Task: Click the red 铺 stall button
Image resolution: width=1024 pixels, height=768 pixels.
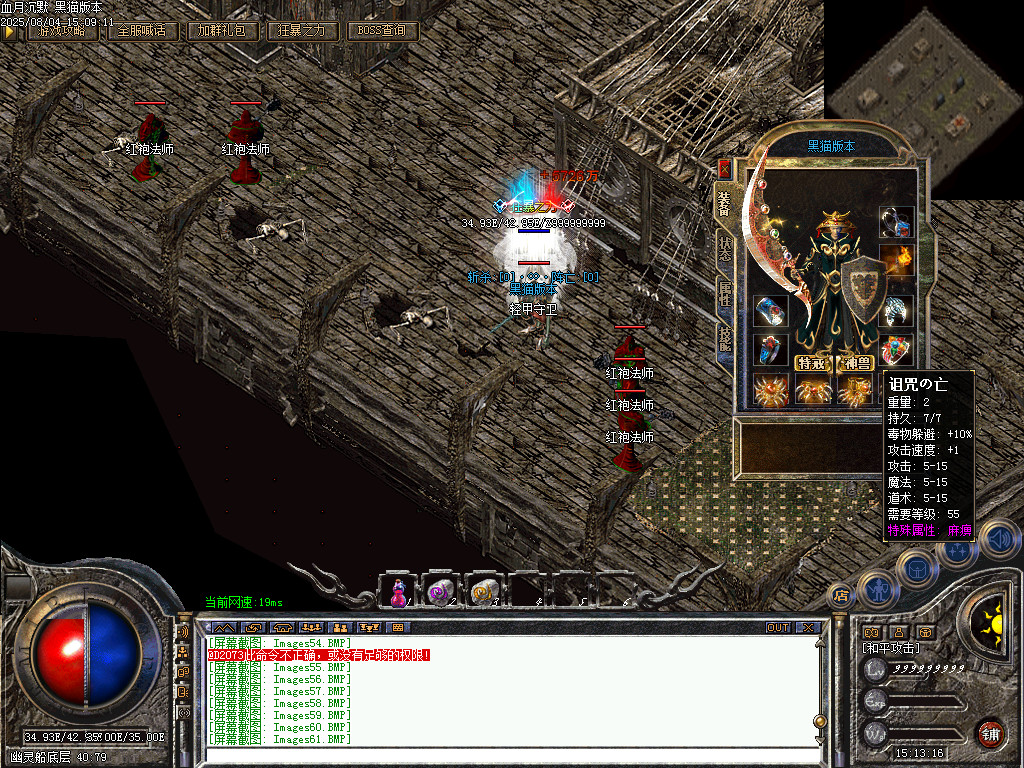Action: [991, 733]
